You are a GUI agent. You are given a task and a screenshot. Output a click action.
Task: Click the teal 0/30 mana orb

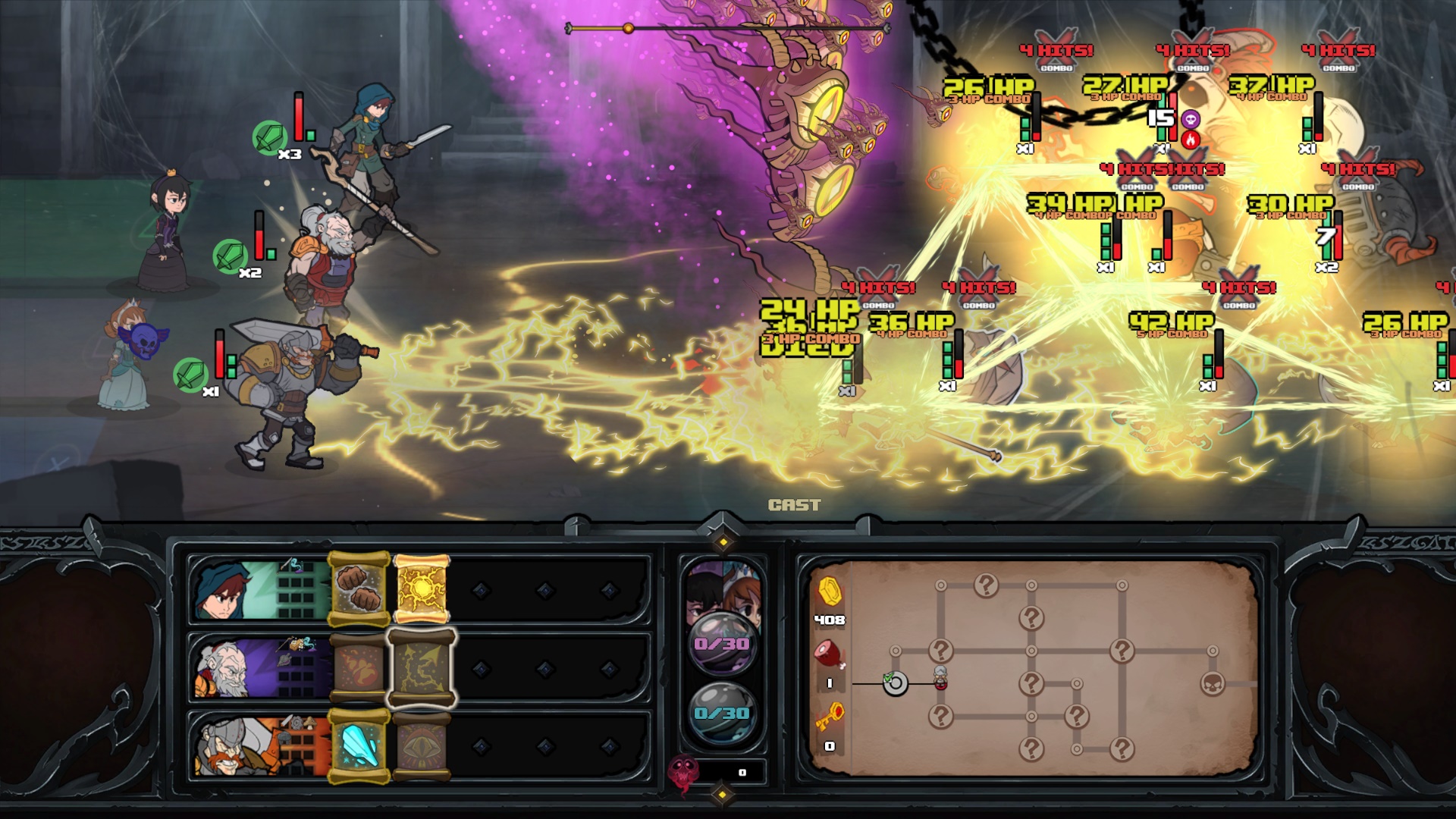(721, 713)
